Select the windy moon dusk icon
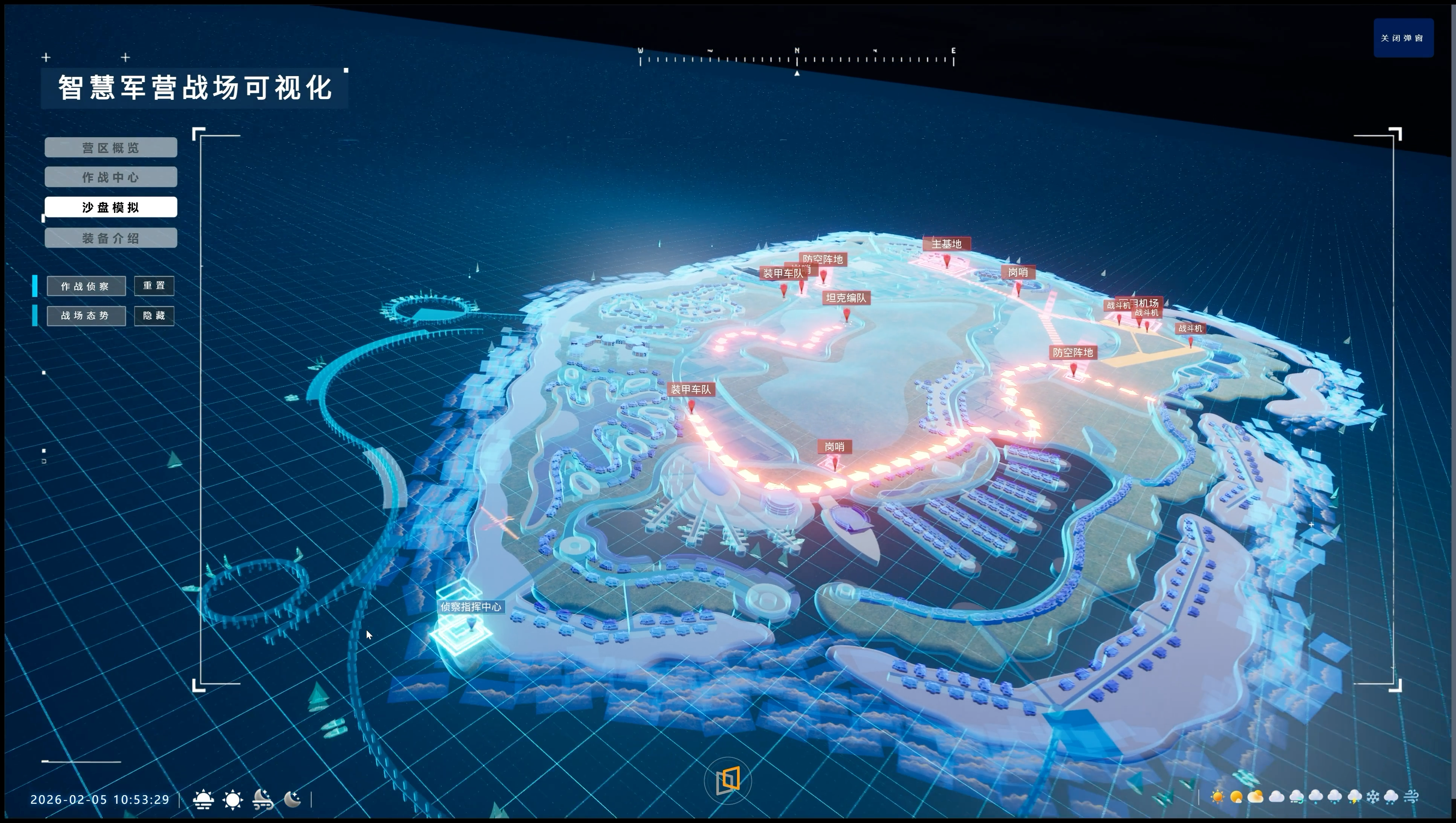This screenshot has height=823, width=1456. point(263,799)
